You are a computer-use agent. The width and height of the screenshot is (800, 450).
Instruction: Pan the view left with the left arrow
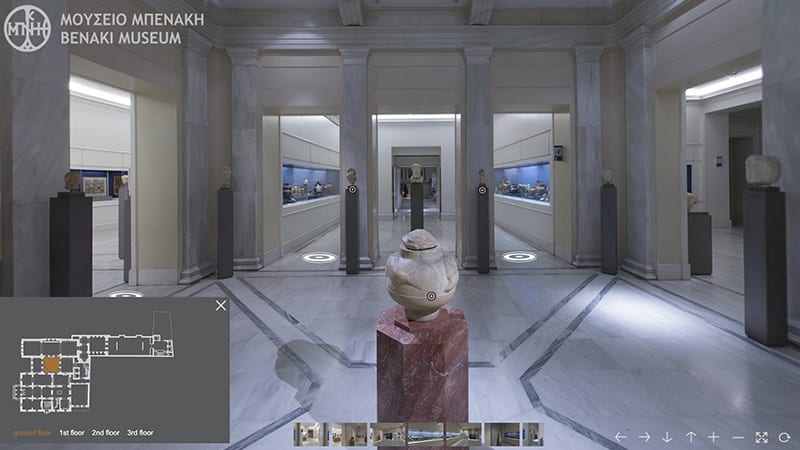point(620,437)
